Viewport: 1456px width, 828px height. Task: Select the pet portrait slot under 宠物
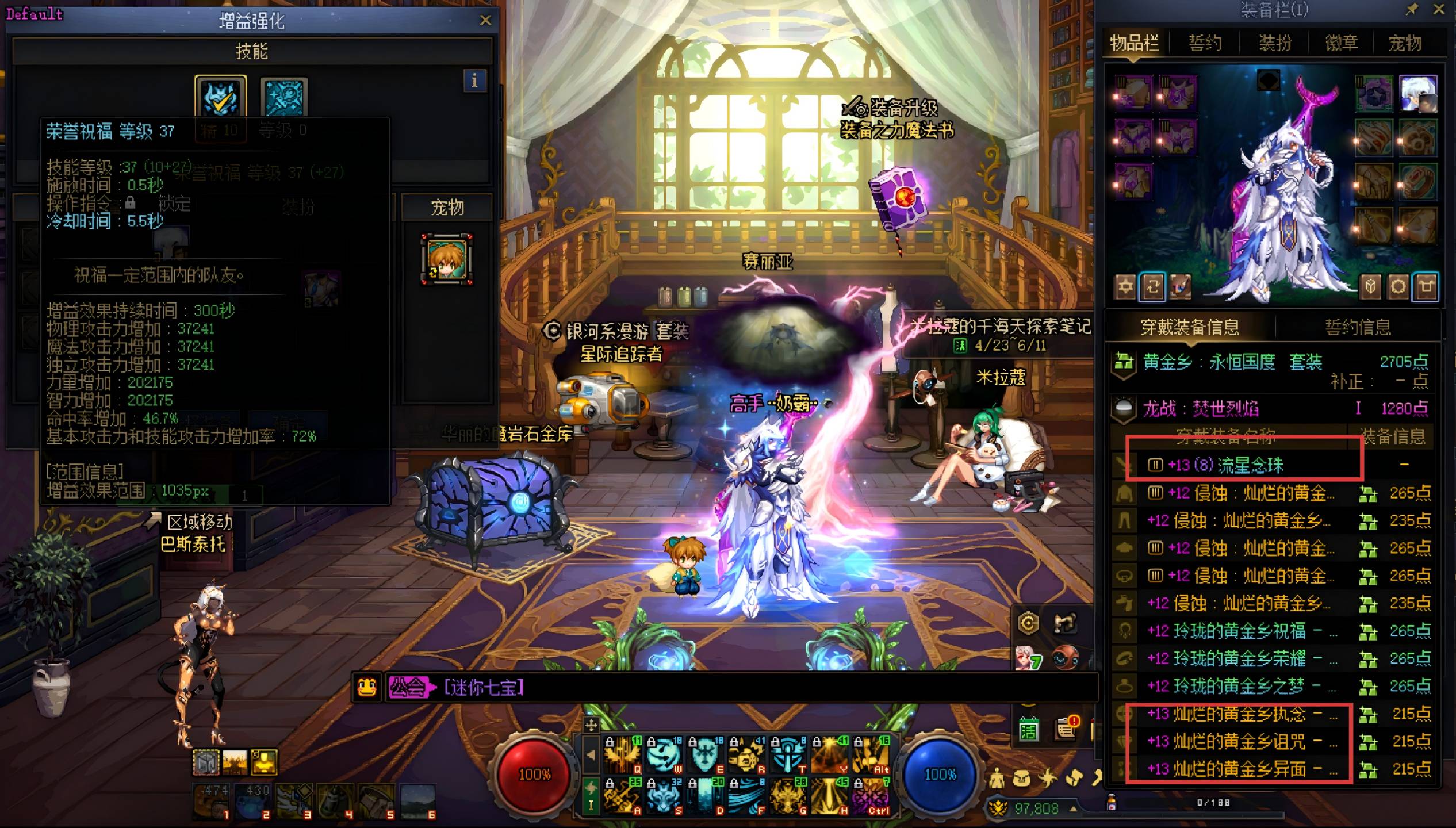point(447,259)
